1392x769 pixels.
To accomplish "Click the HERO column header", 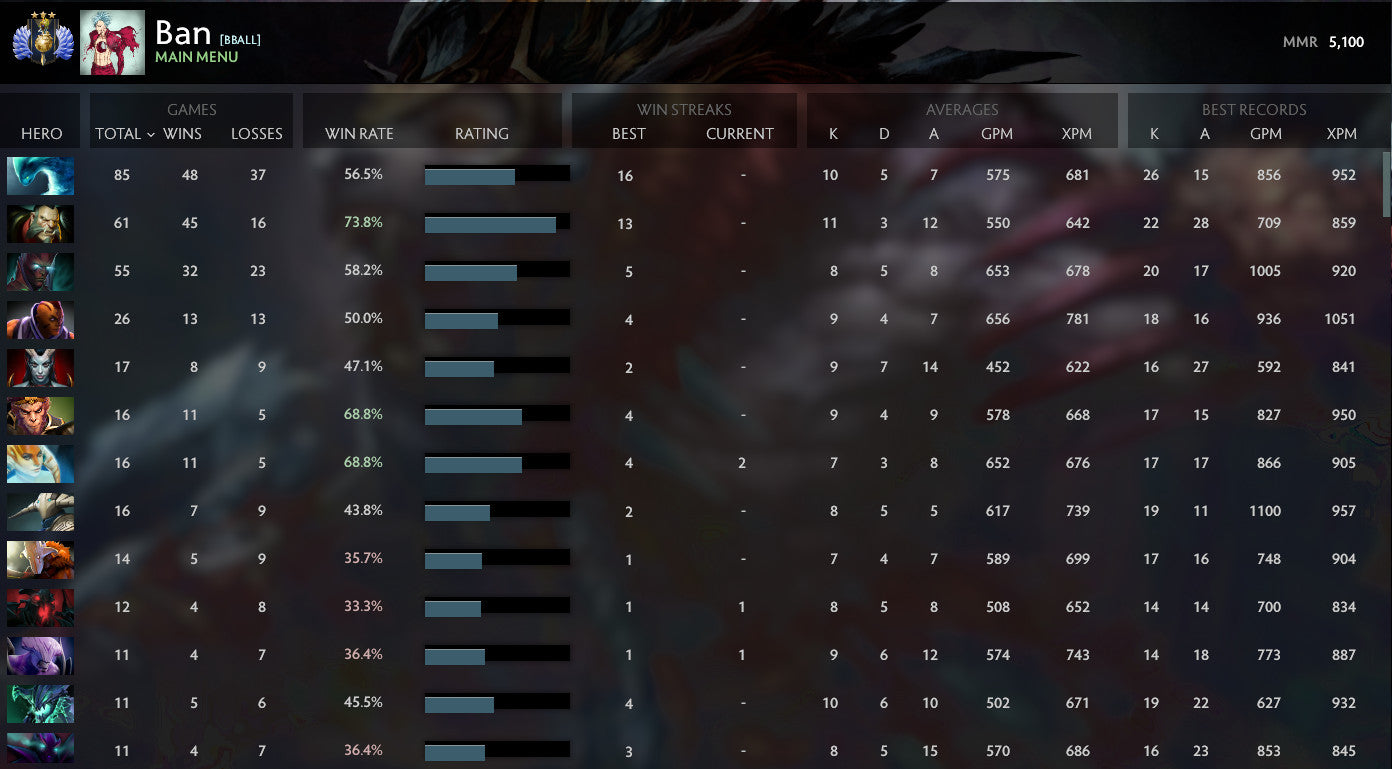I will (x=41, y=133).
